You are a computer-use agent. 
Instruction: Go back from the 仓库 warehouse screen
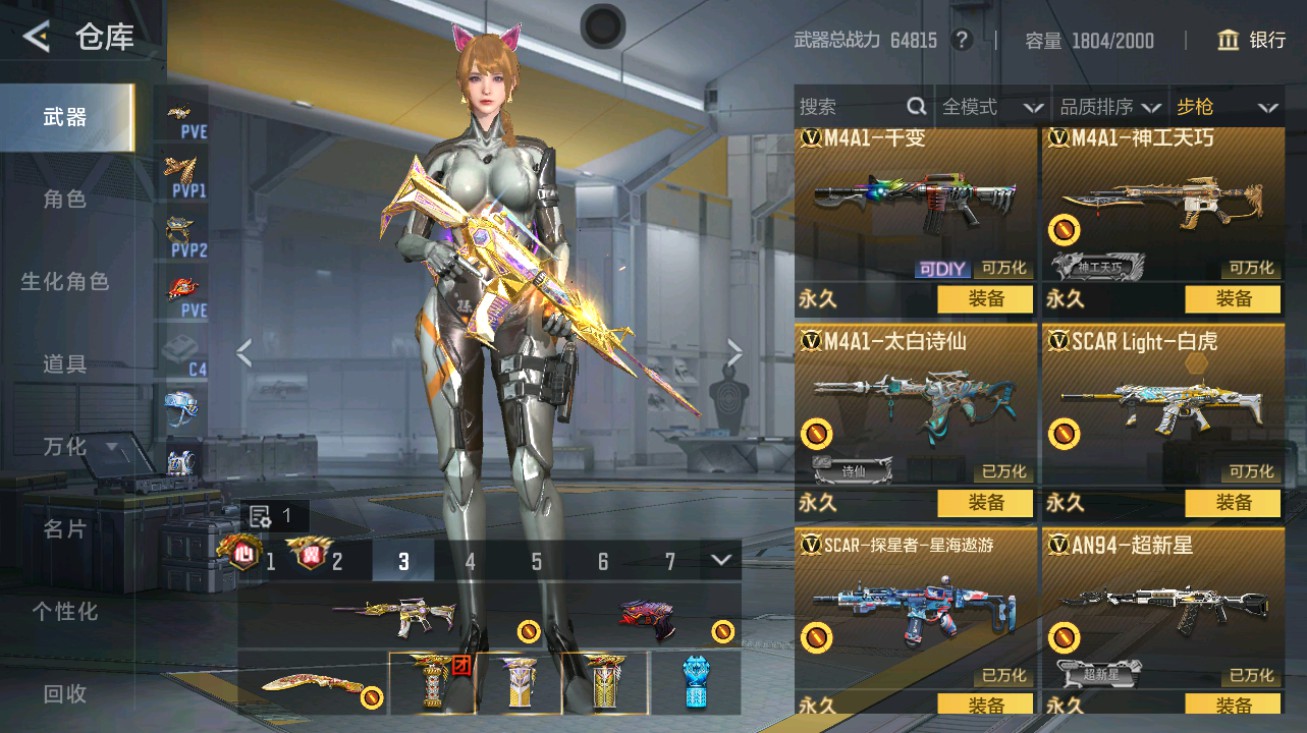point(37,38)
